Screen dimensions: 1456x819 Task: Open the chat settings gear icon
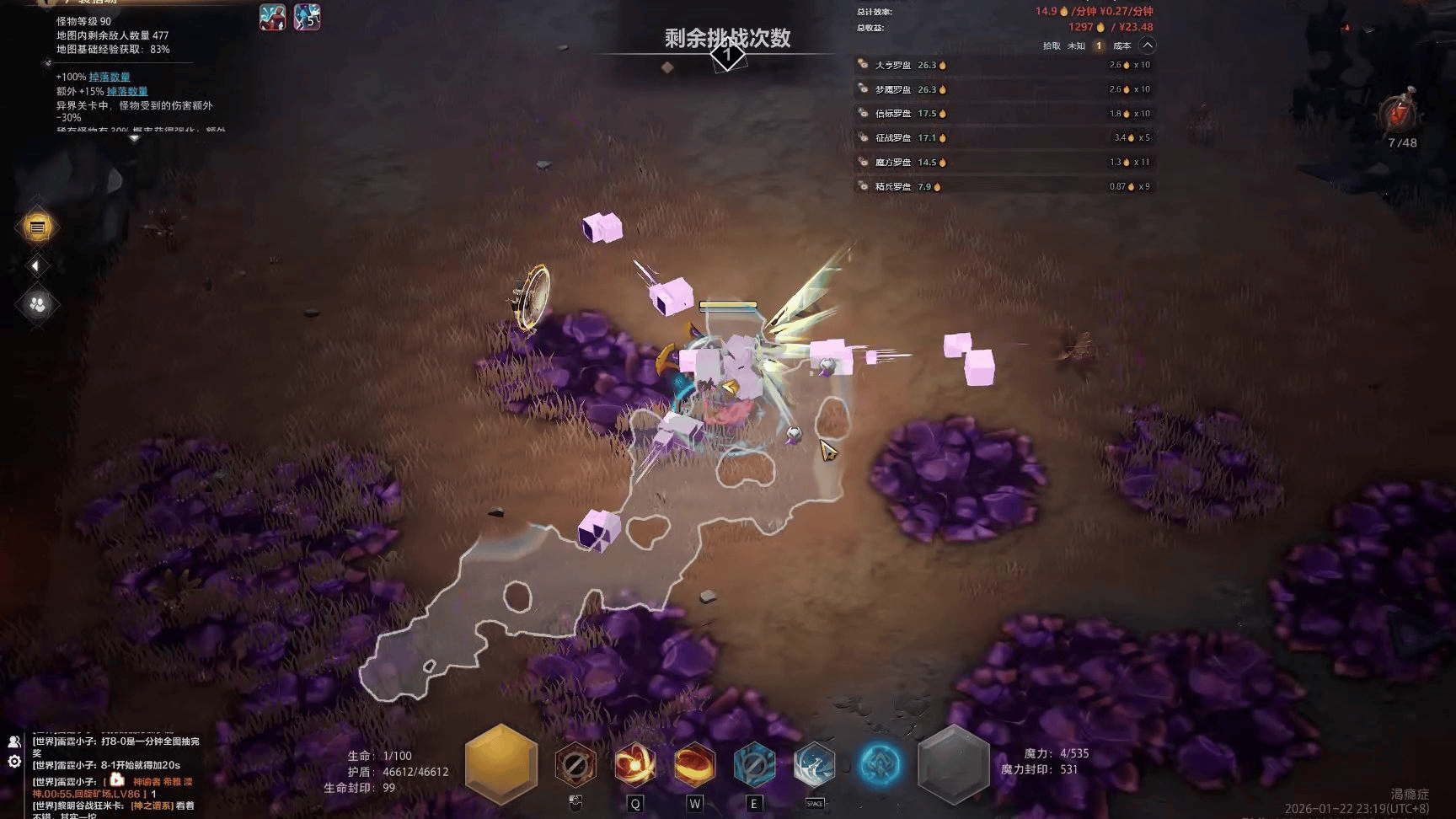pos(14,762)
